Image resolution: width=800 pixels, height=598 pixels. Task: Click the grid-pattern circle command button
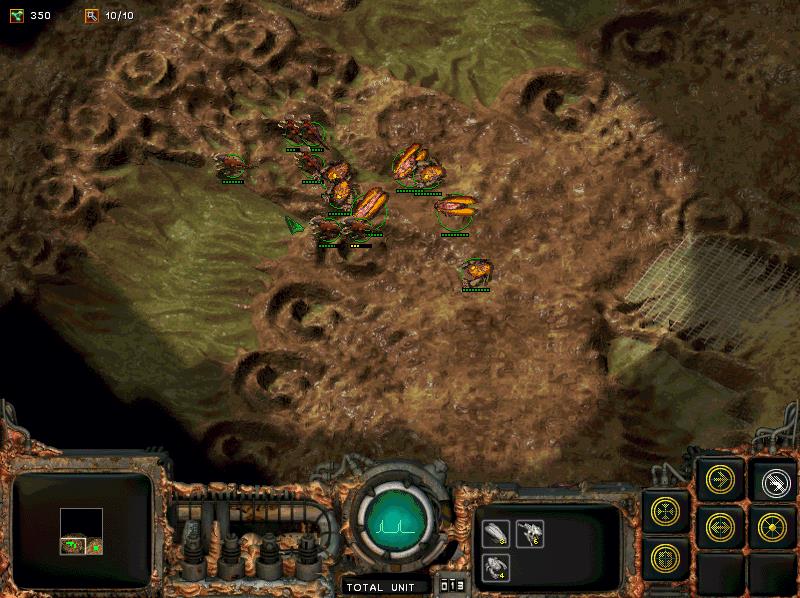[x=667, y=558]
